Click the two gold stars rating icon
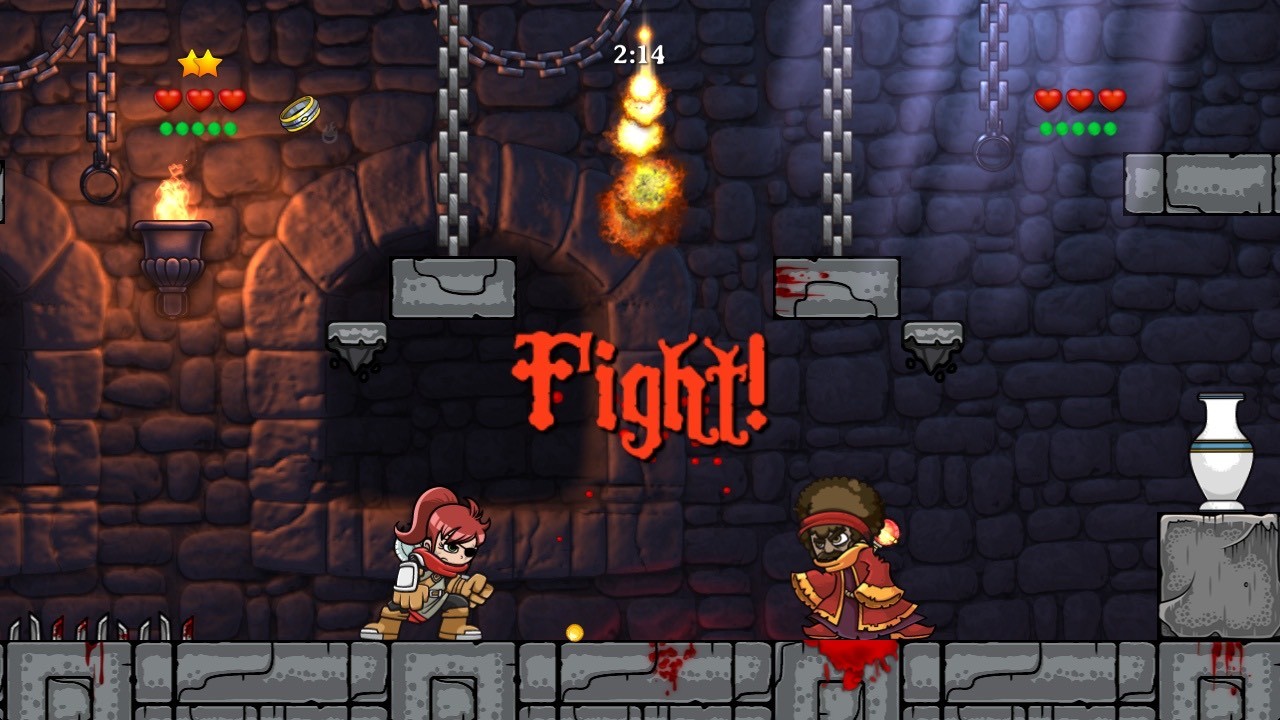The image size is (1280, 720). click(x=200, y=62)
